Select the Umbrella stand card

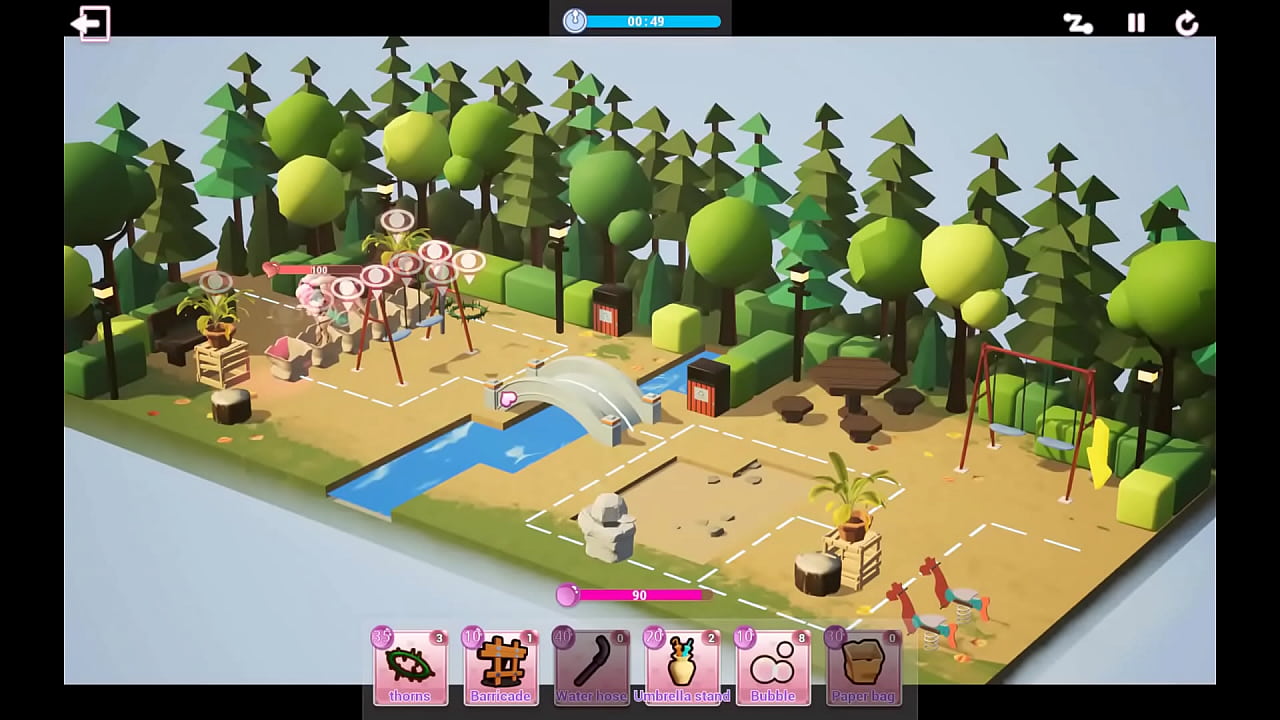tap(682, 666)
